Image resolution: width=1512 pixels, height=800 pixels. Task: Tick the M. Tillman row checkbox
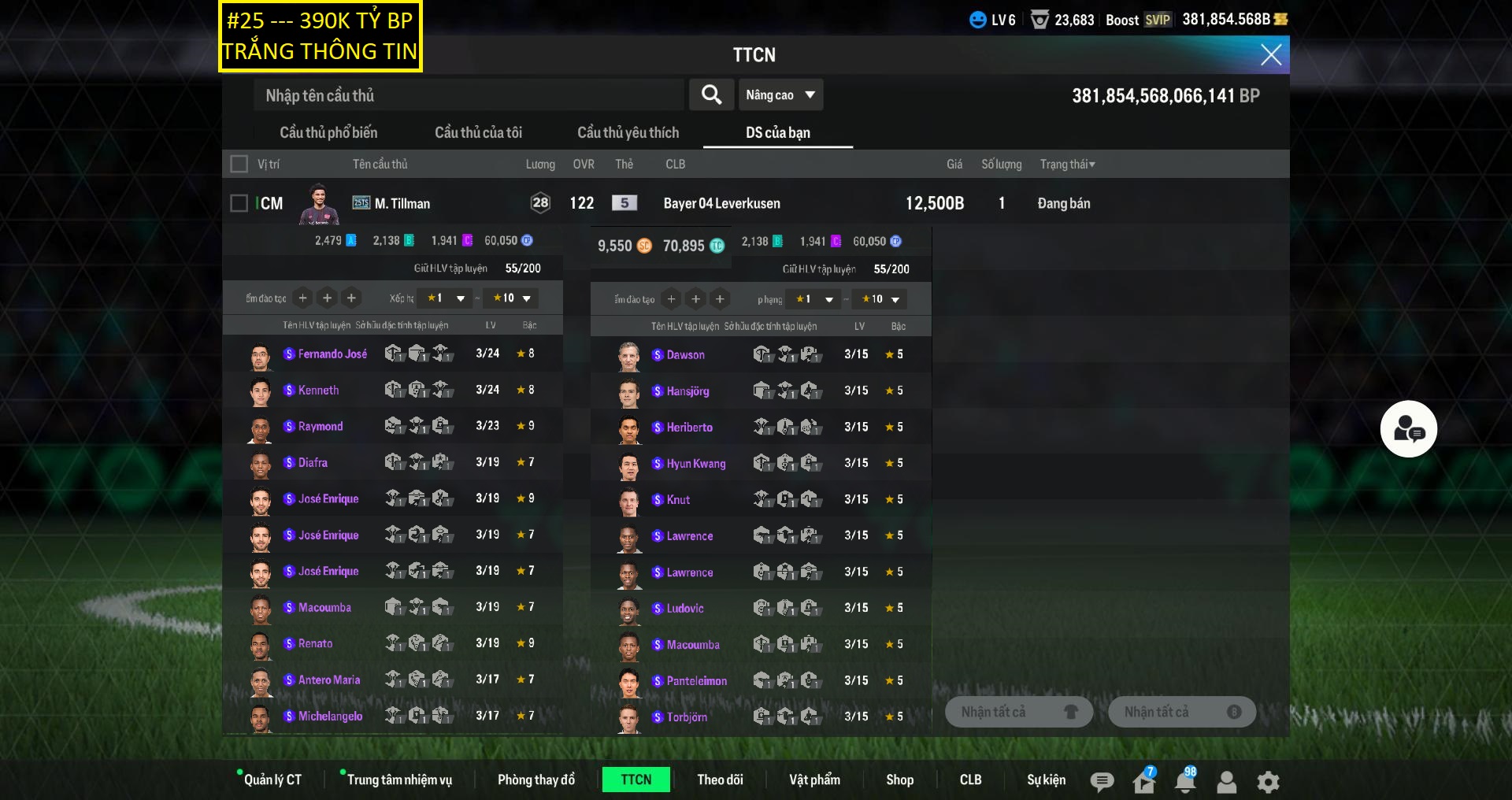pos(239,203)
